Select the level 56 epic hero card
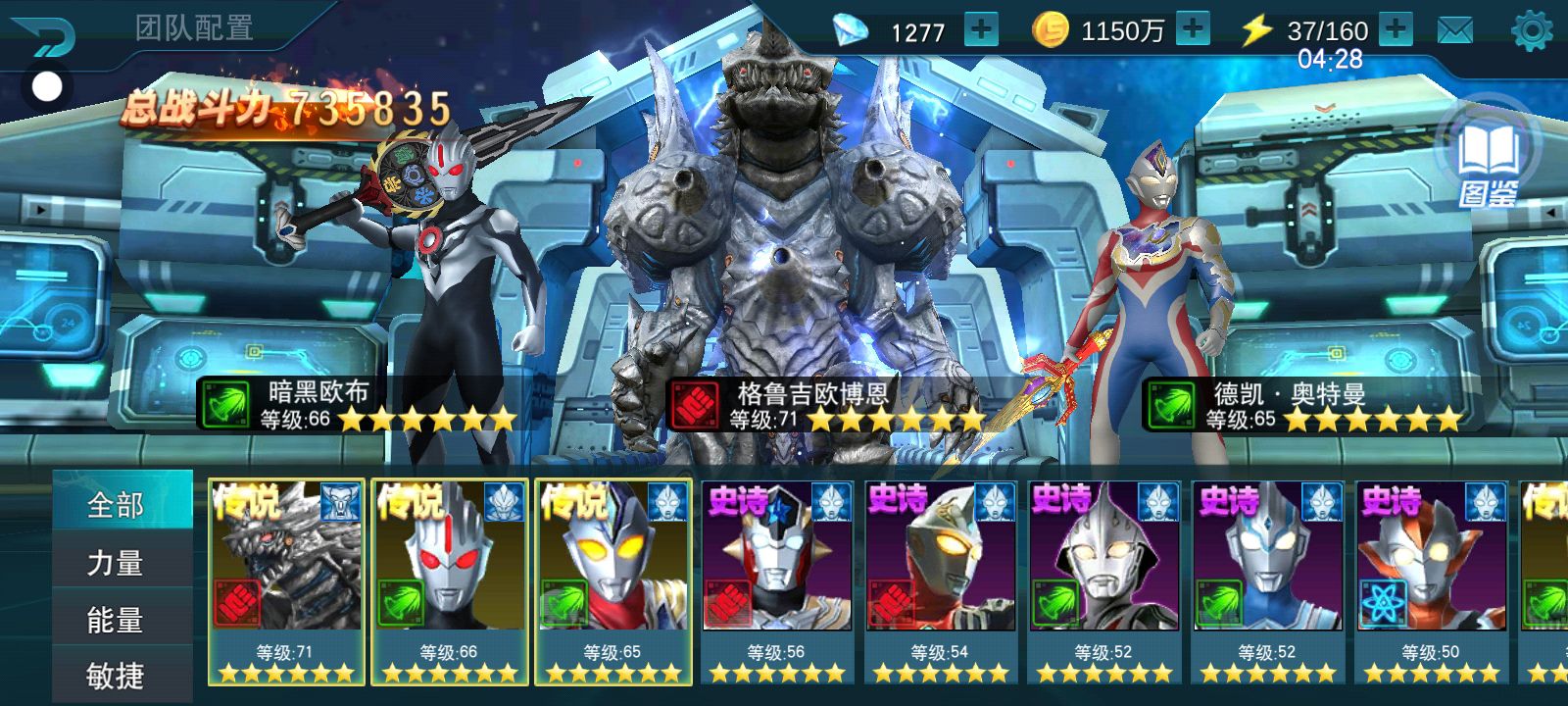 tap(776, 580)
